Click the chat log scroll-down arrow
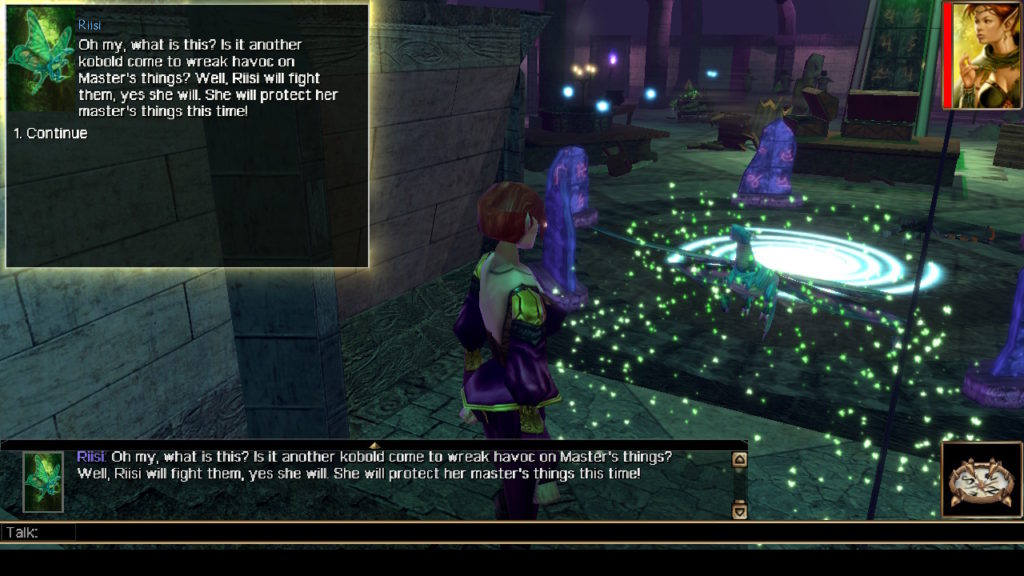The width and height of the screenshot is (1024, 576). click(x=740, y=510)
